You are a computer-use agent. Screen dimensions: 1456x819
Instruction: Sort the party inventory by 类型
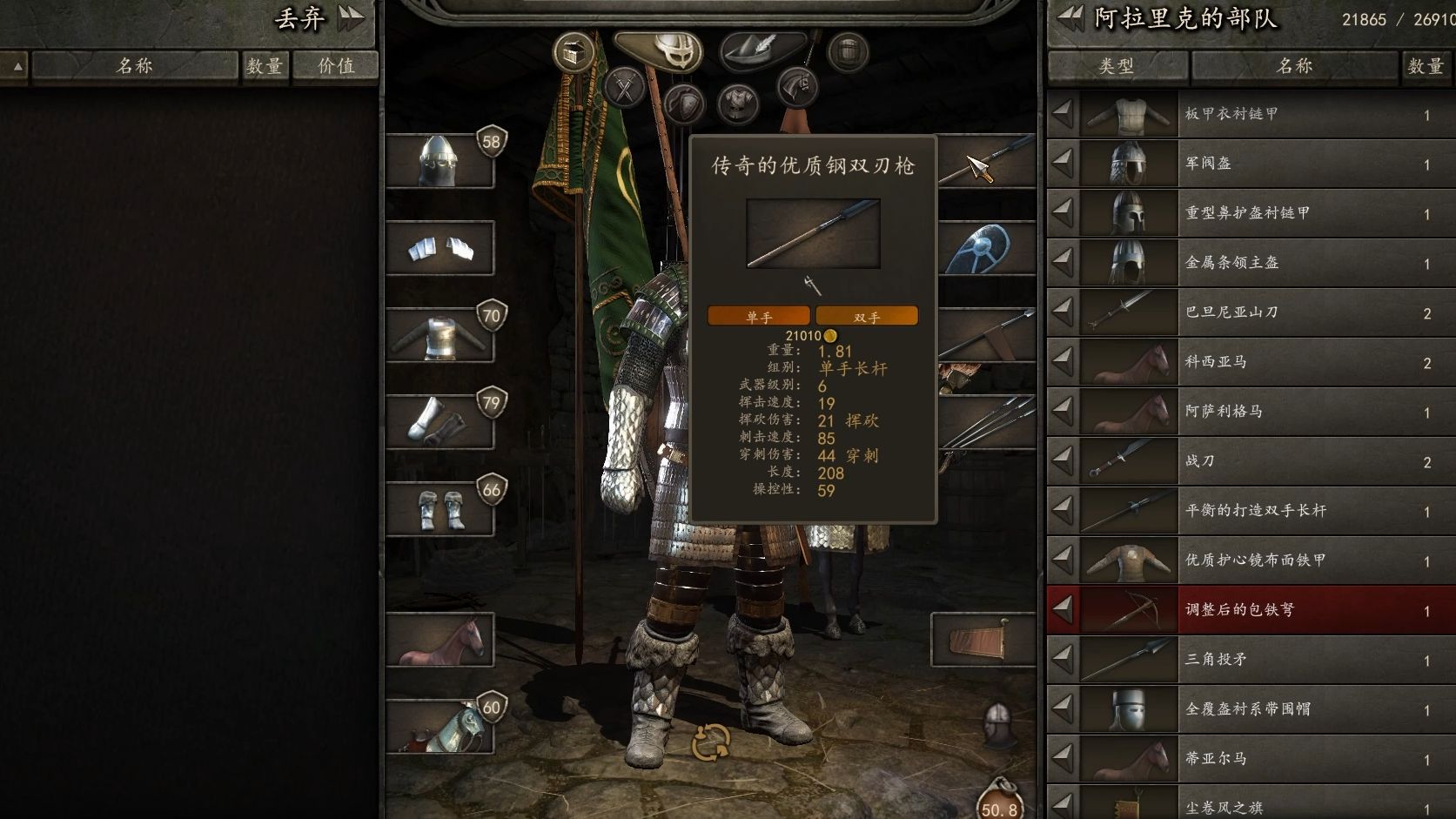point(1117,66)
